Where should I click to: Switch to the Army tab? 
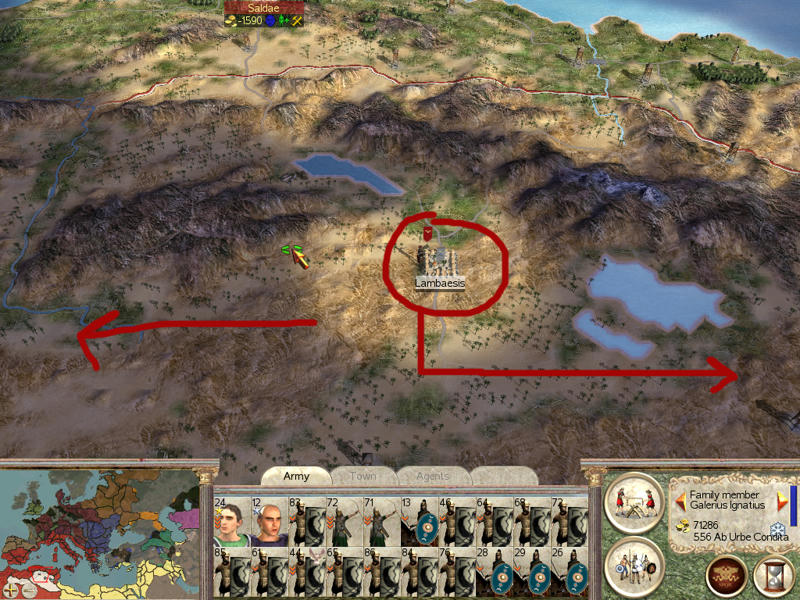coord(296,476)
